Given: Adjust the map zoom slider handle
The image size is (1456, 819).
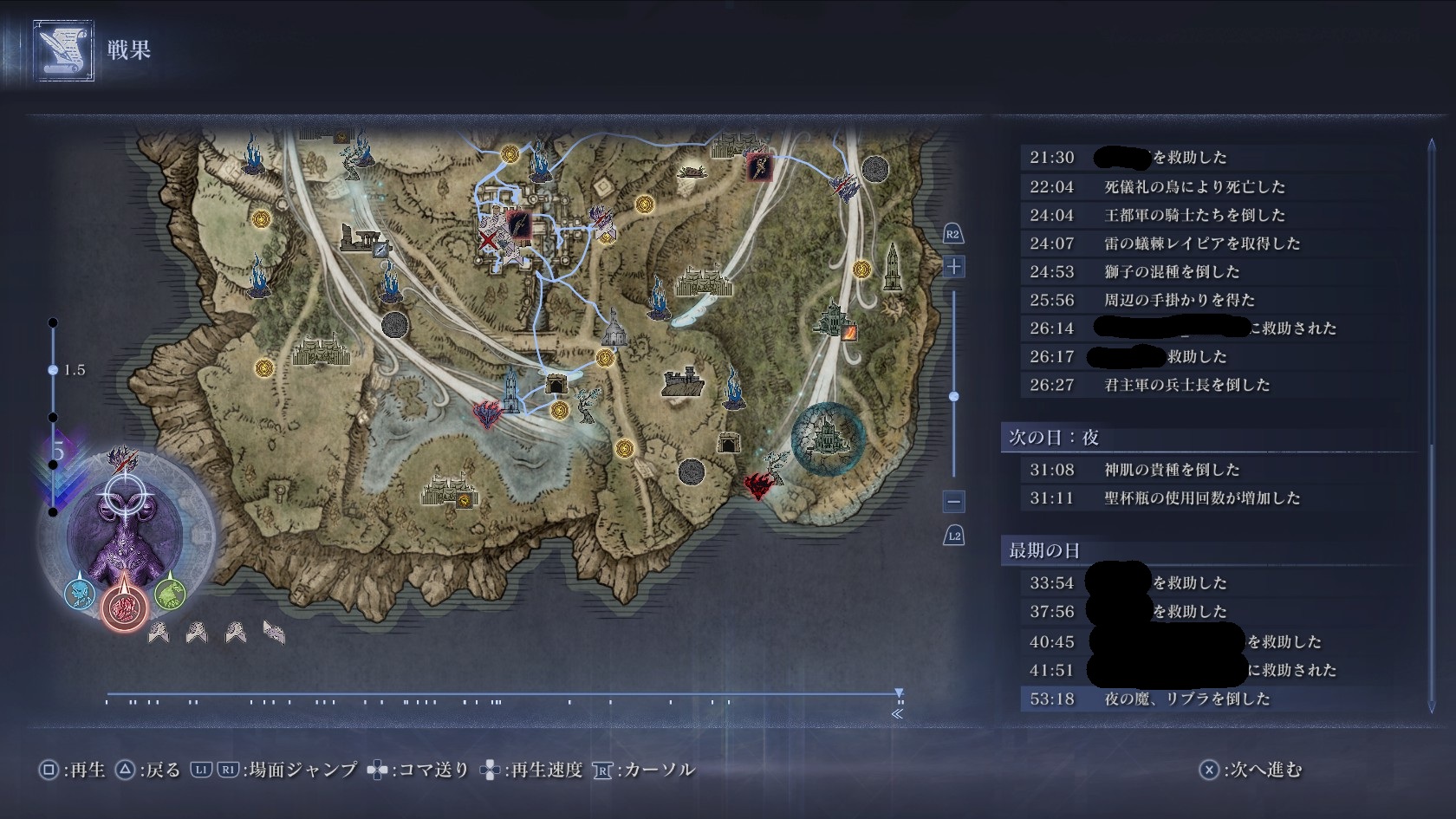Looking at the screenshot, I should (x=953, y=396).
